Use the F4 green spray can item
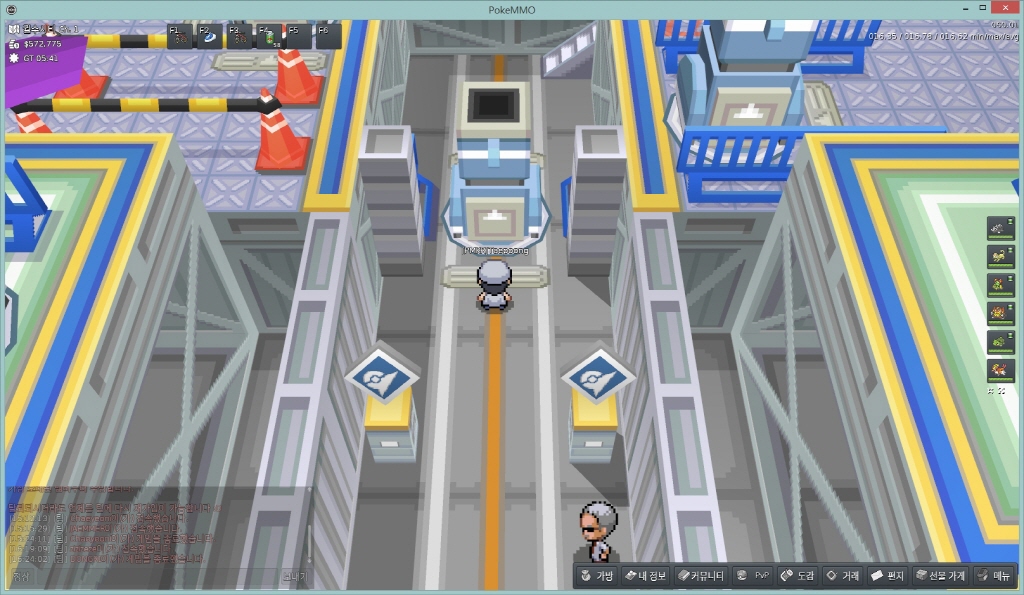Image resolution: width=1024 pixels, height=595 pixels. pyautogui.click(x=269, y=37)
